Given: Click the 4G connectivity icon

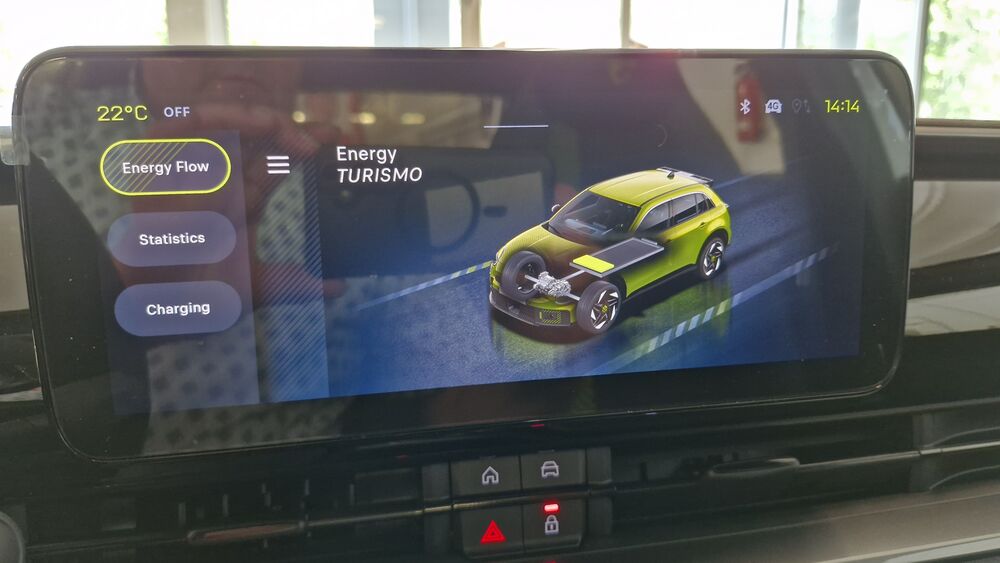Looking at the screenshot, I should tap(773, 106).
